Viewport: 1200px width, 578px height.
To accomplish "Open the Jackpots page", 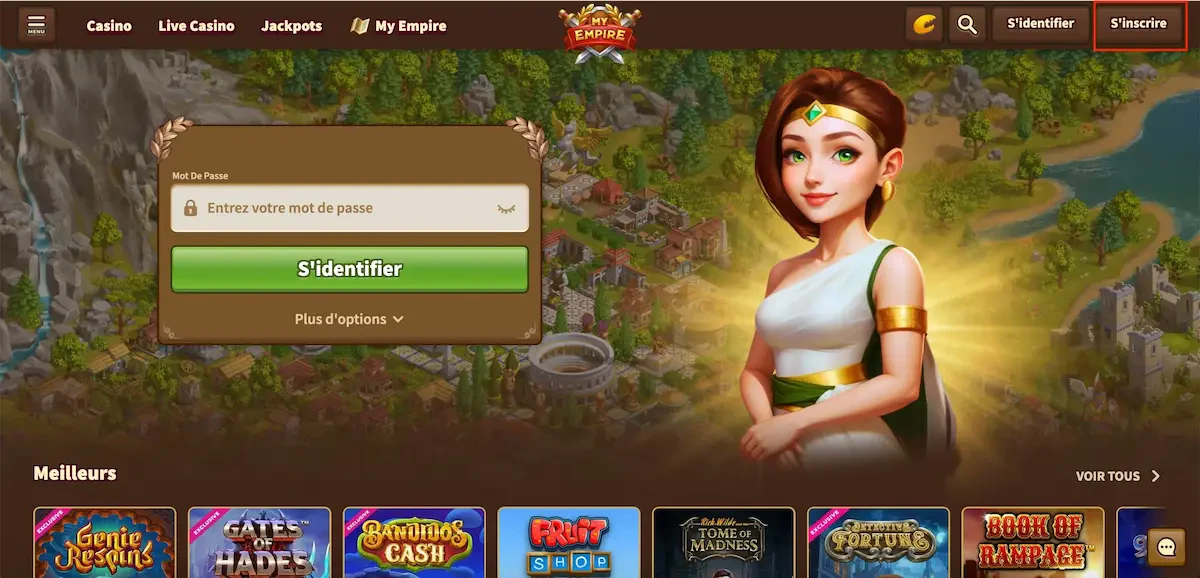I will coord(292,26).
